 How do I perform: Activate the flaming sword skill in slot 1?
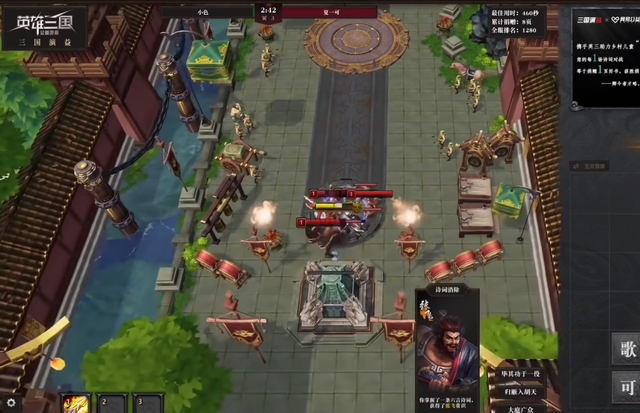tap(77, 403)
